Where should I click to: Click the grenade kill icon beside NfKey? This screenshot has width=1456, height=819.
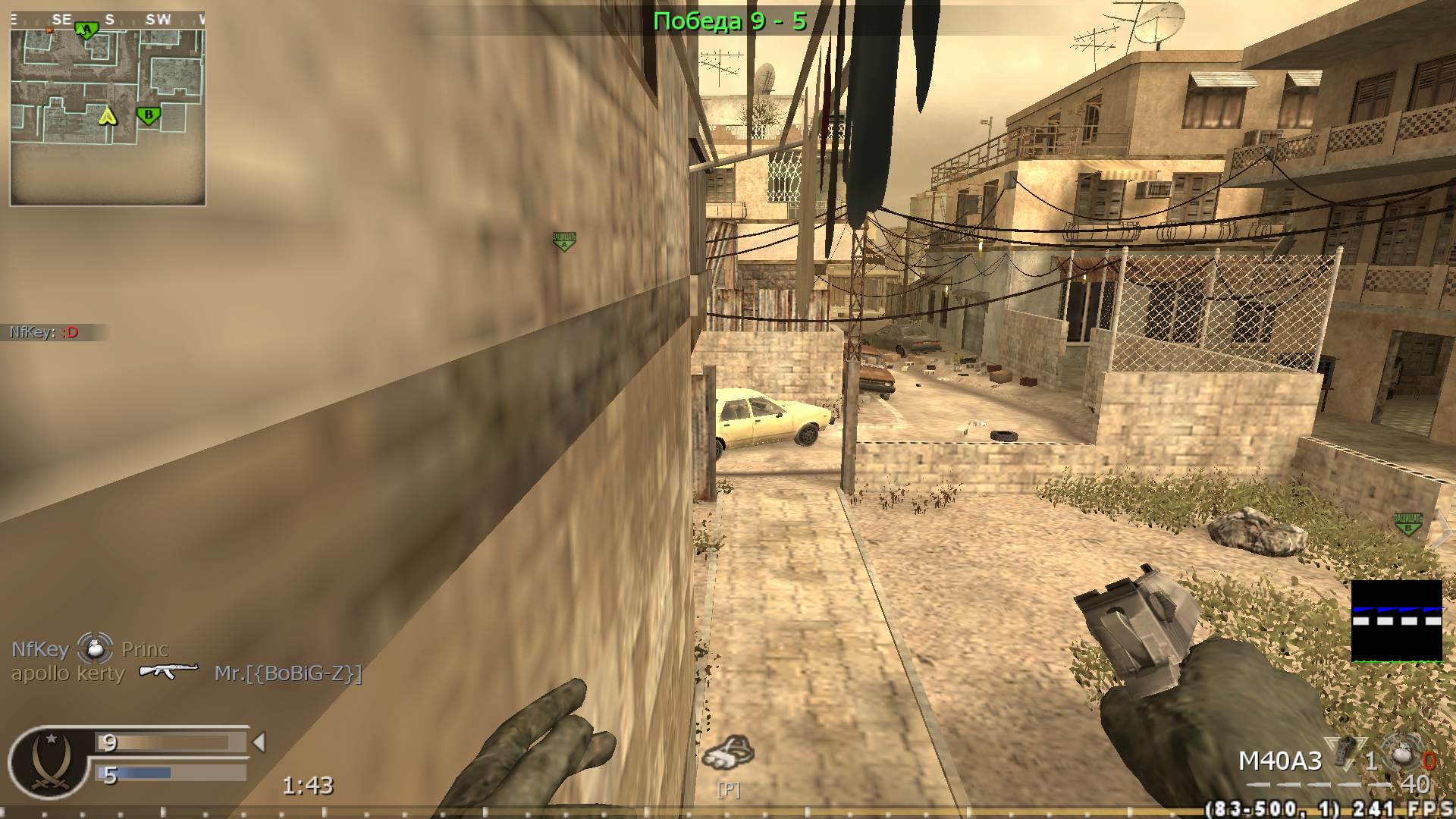click(95, 648)
